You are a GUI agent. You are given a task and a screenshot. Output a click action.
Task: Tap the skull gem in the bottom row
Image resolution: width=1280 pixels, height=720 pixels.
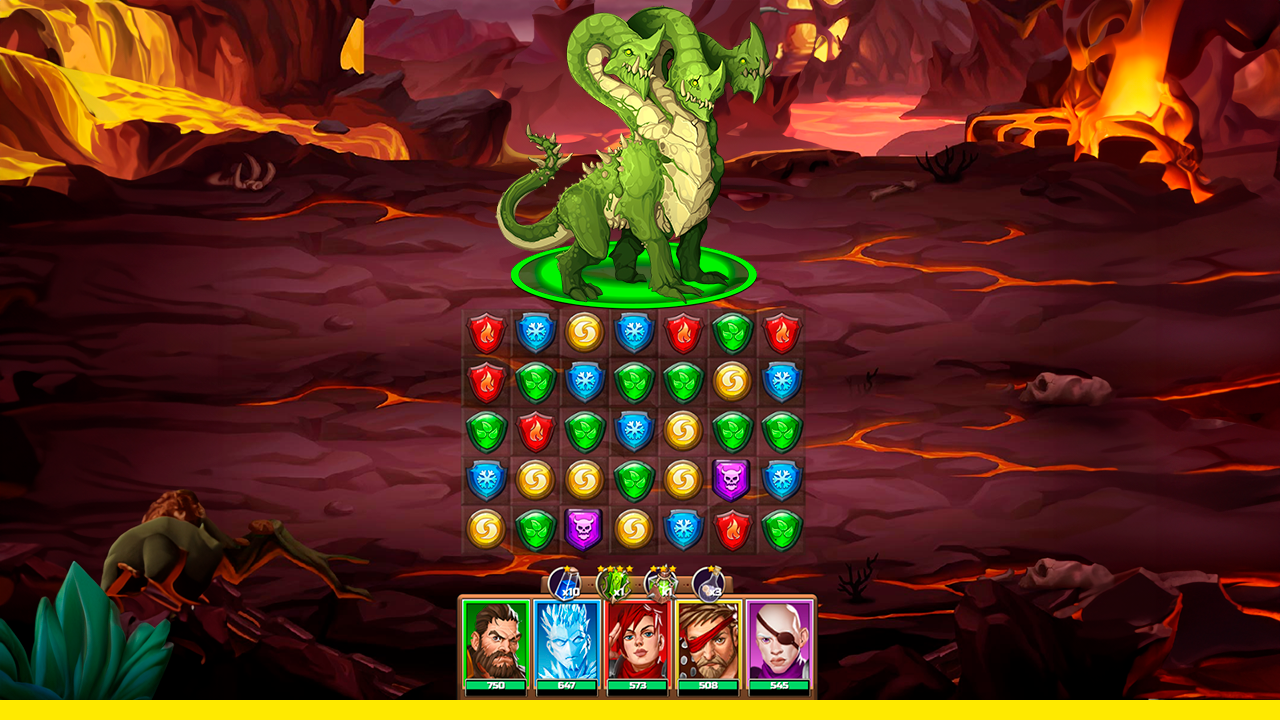tap(582, 529)
